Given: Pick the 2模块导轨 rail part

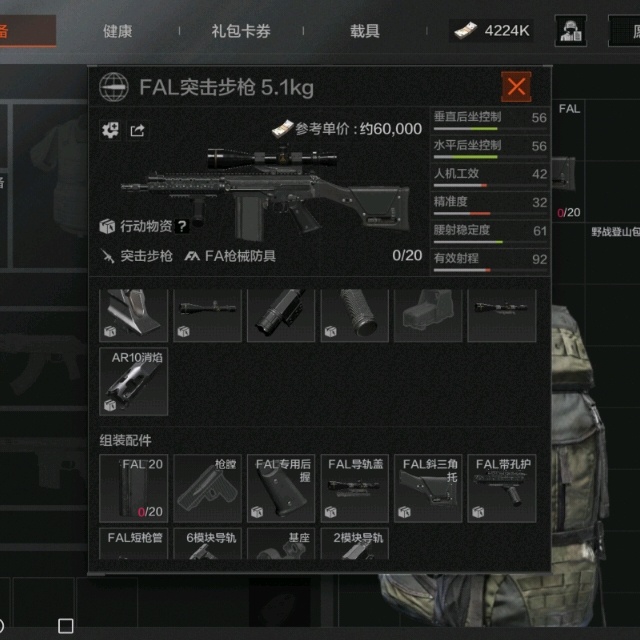Looking at the screenshot, I should tap(355, 549).
